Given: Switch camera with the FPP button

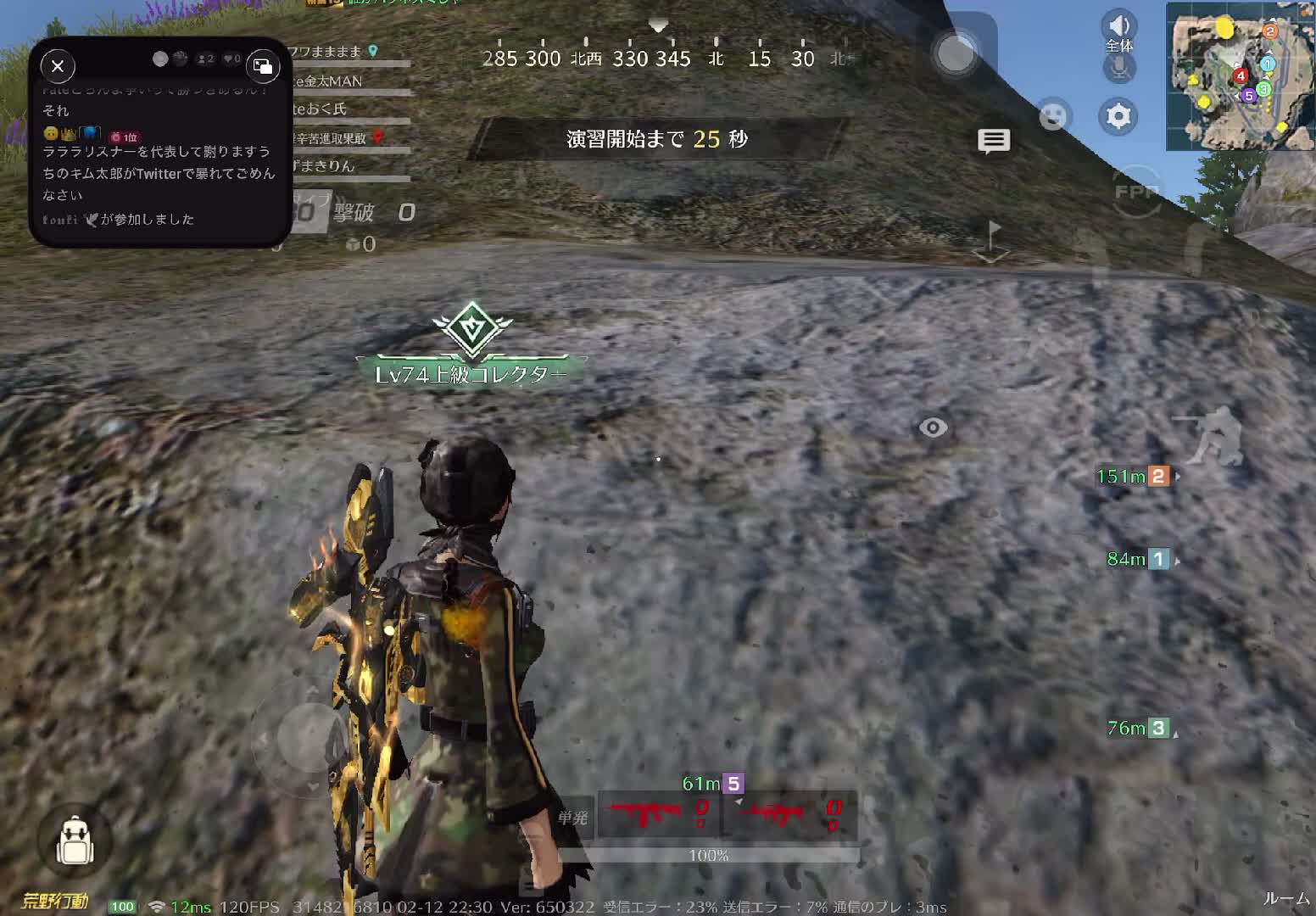Looking at the screenshot, I should click(x=1136, y=193).
